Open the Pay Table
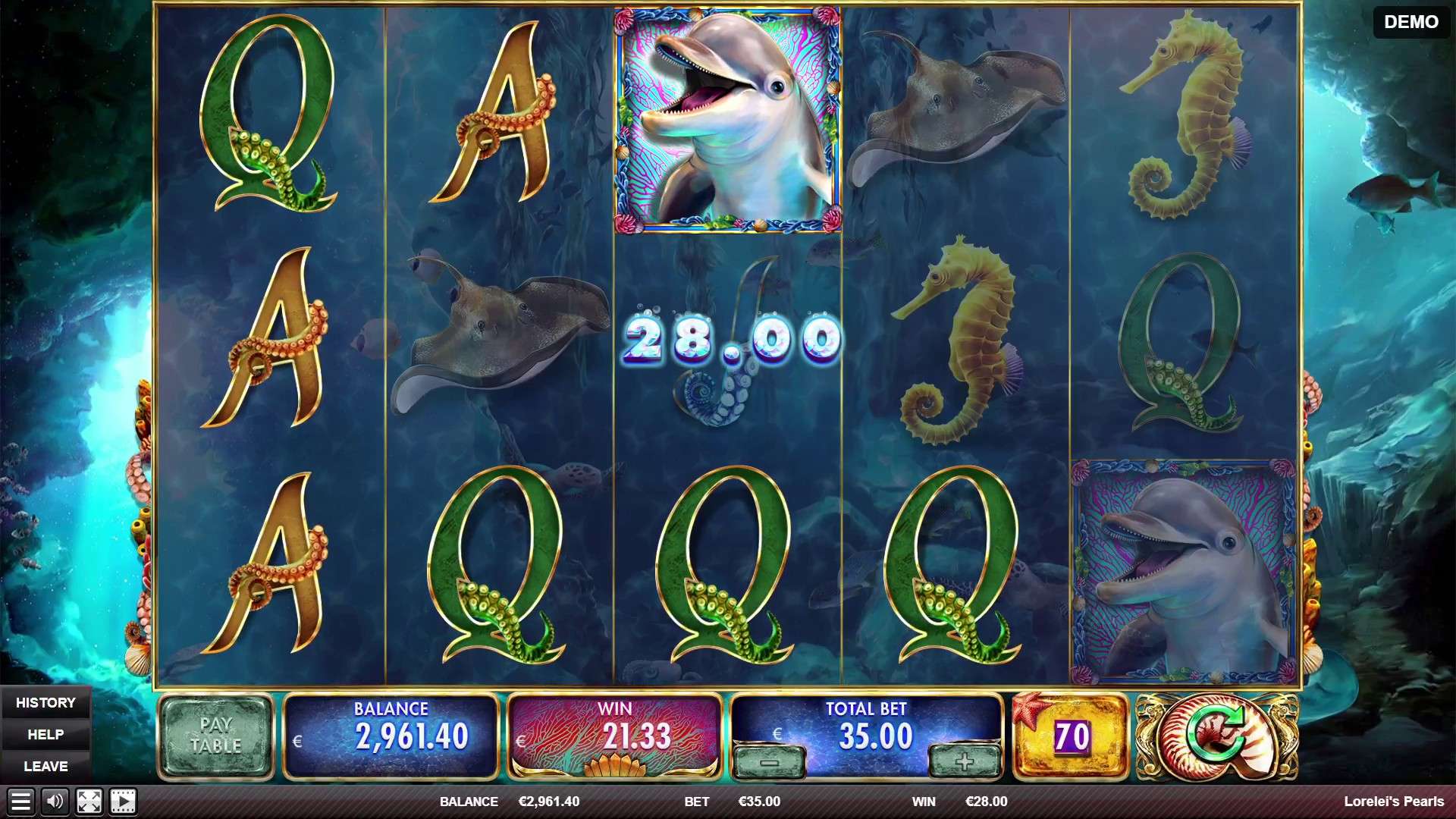This screenshot has height=819, width=1456. coord(215,736)
